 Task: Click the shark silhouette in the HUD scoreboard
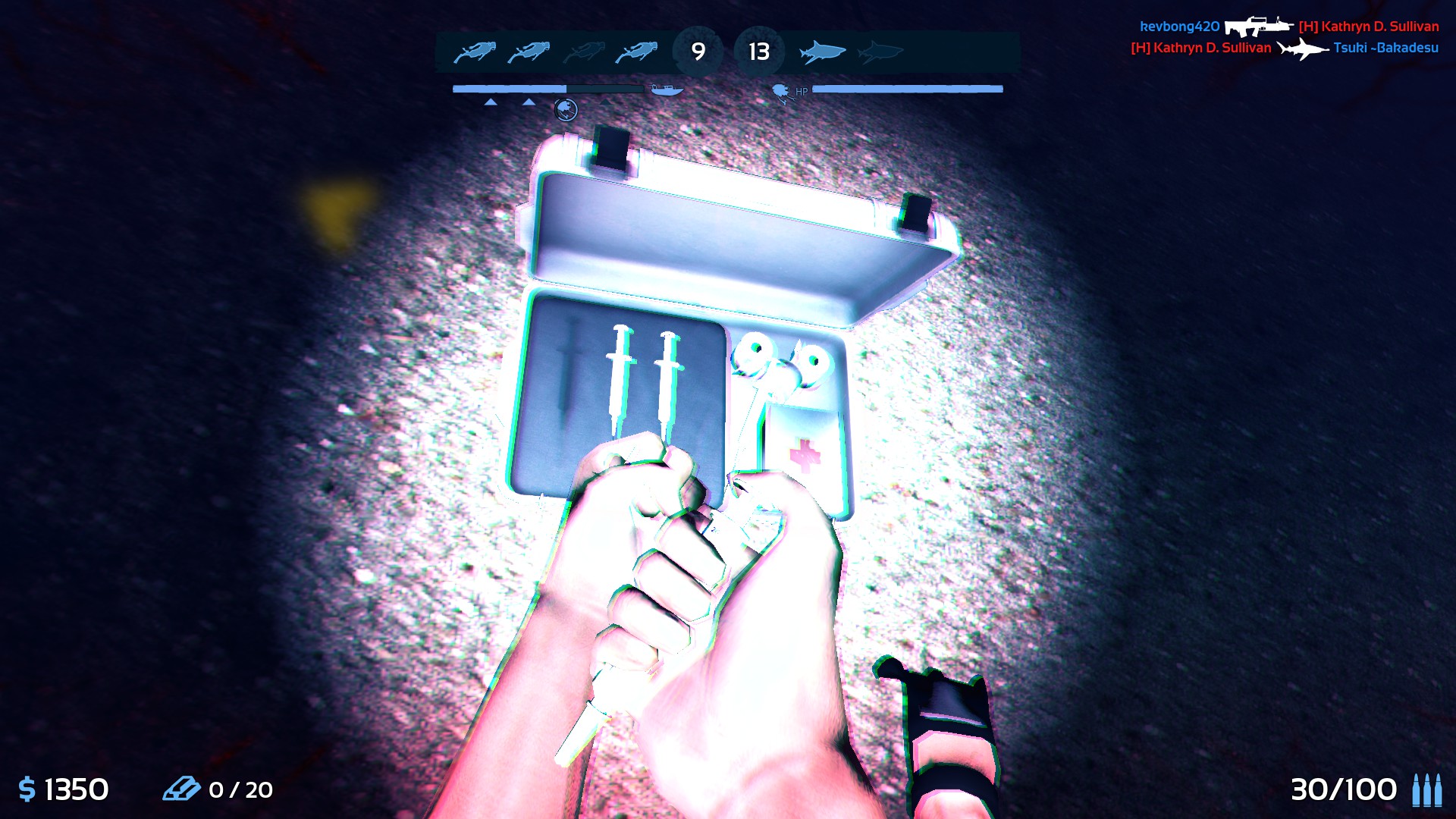pos(823,51)
